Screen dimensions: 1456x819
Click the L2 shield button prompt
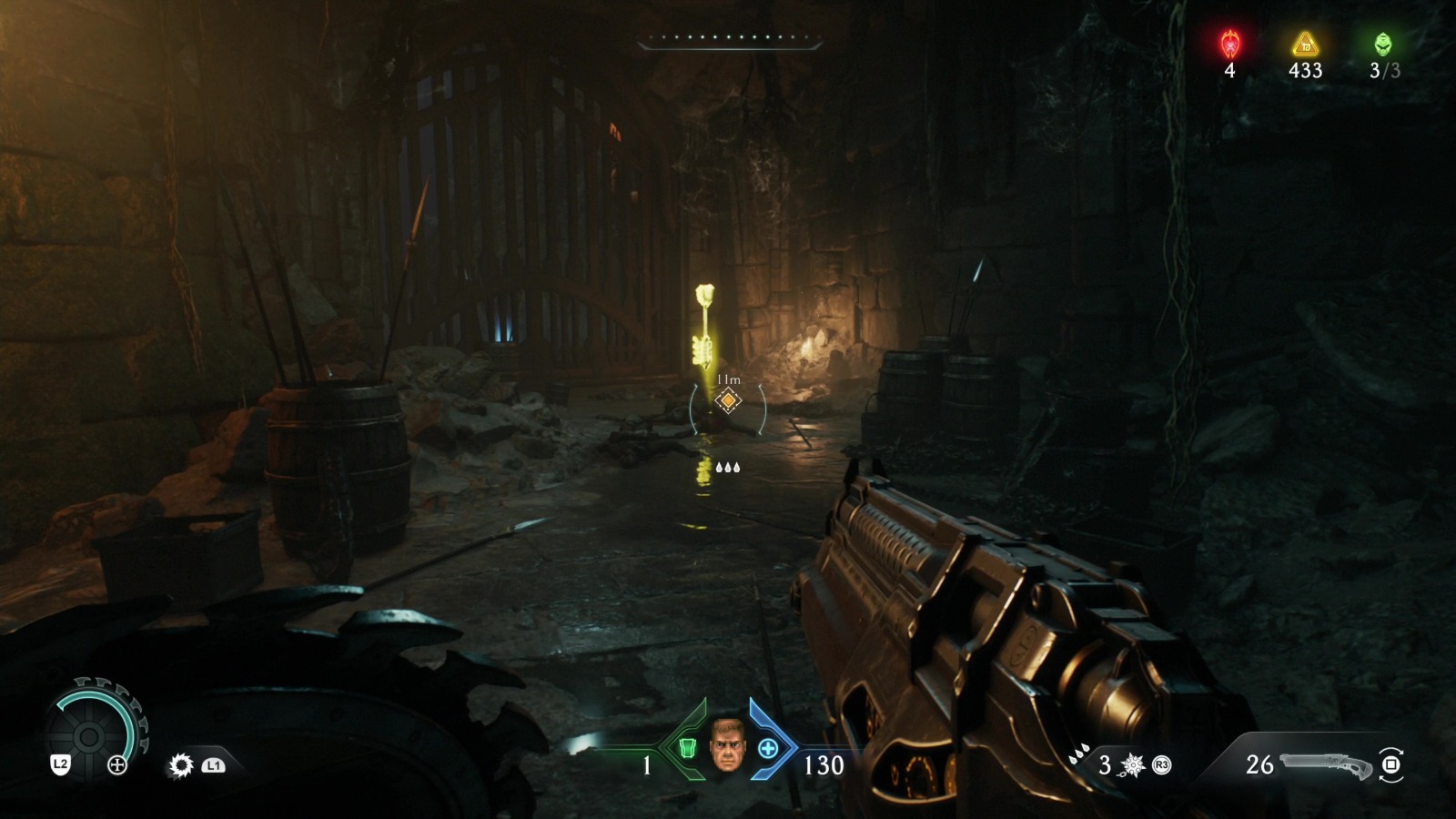(61, 764)
